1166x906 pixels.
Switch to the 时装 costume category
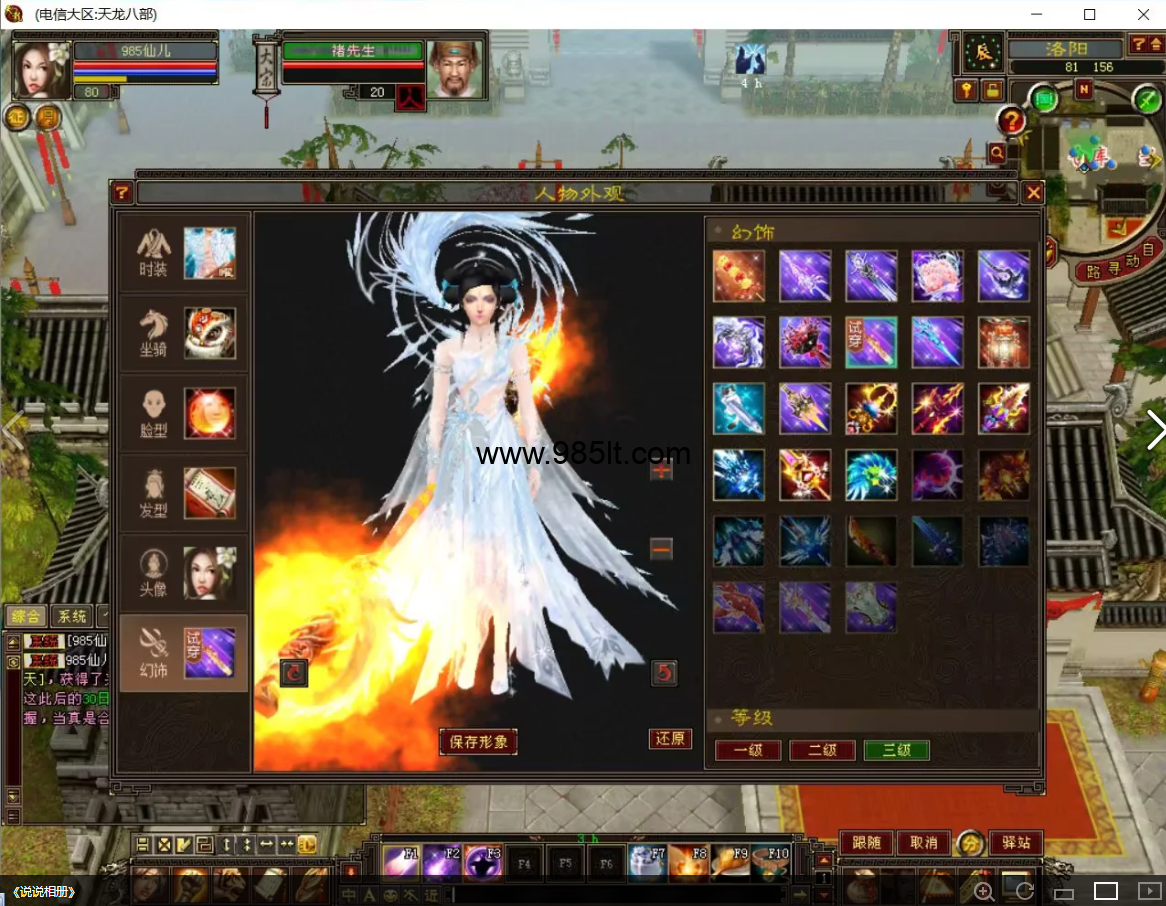(184, 253)
